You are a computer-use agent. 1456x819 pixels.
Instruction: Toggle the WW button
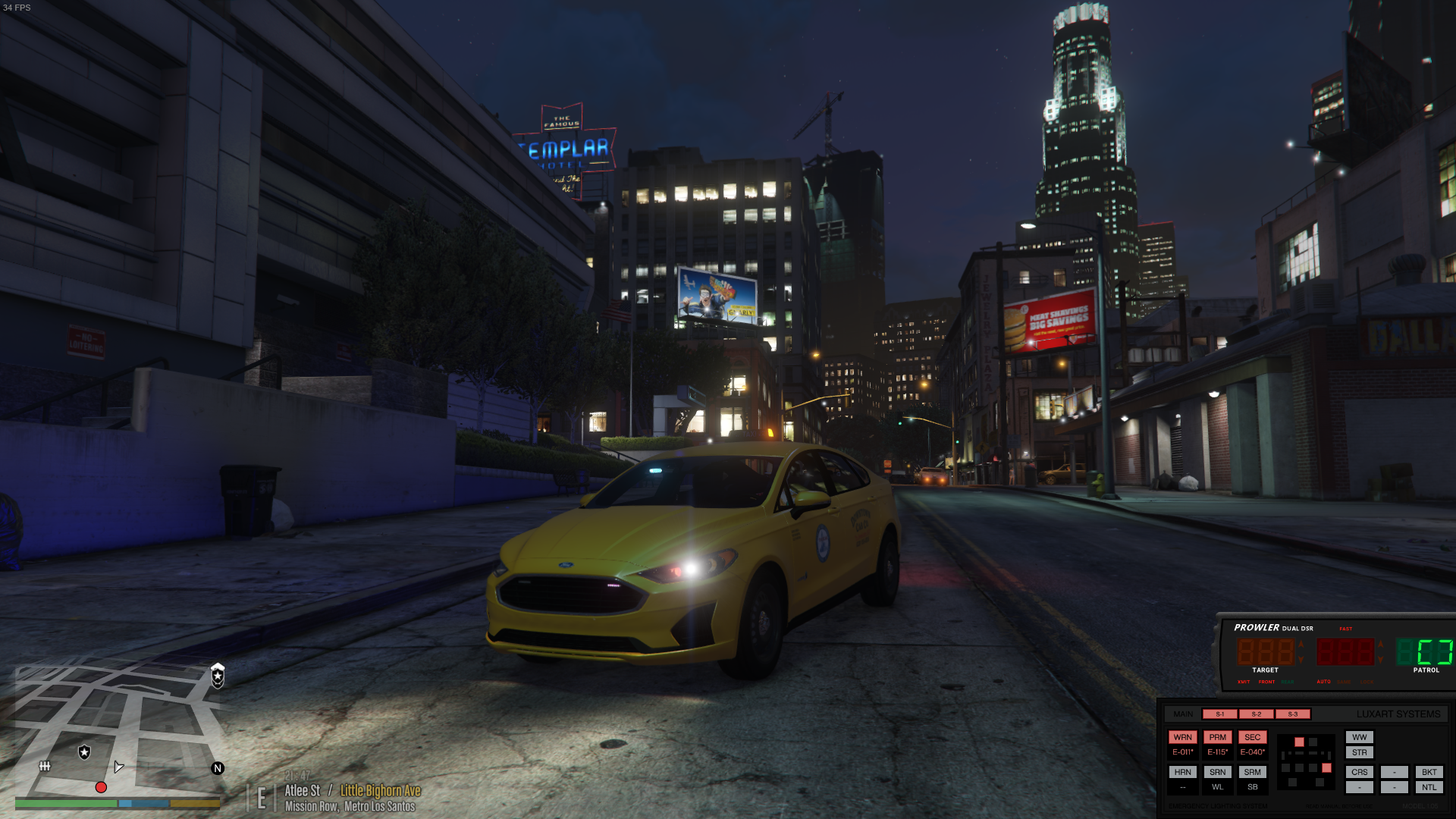[x=1359, y=737]
